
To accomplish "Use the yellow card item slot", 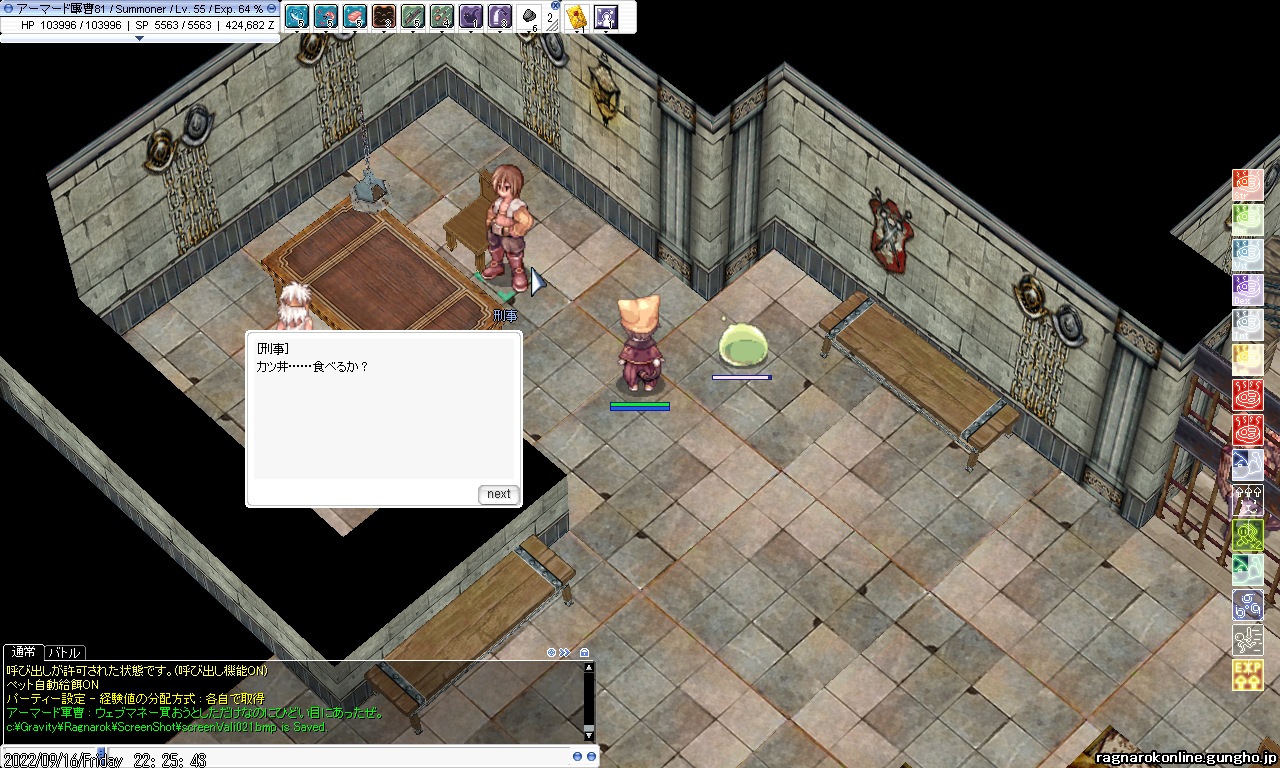I will click(x=575, y=16).
